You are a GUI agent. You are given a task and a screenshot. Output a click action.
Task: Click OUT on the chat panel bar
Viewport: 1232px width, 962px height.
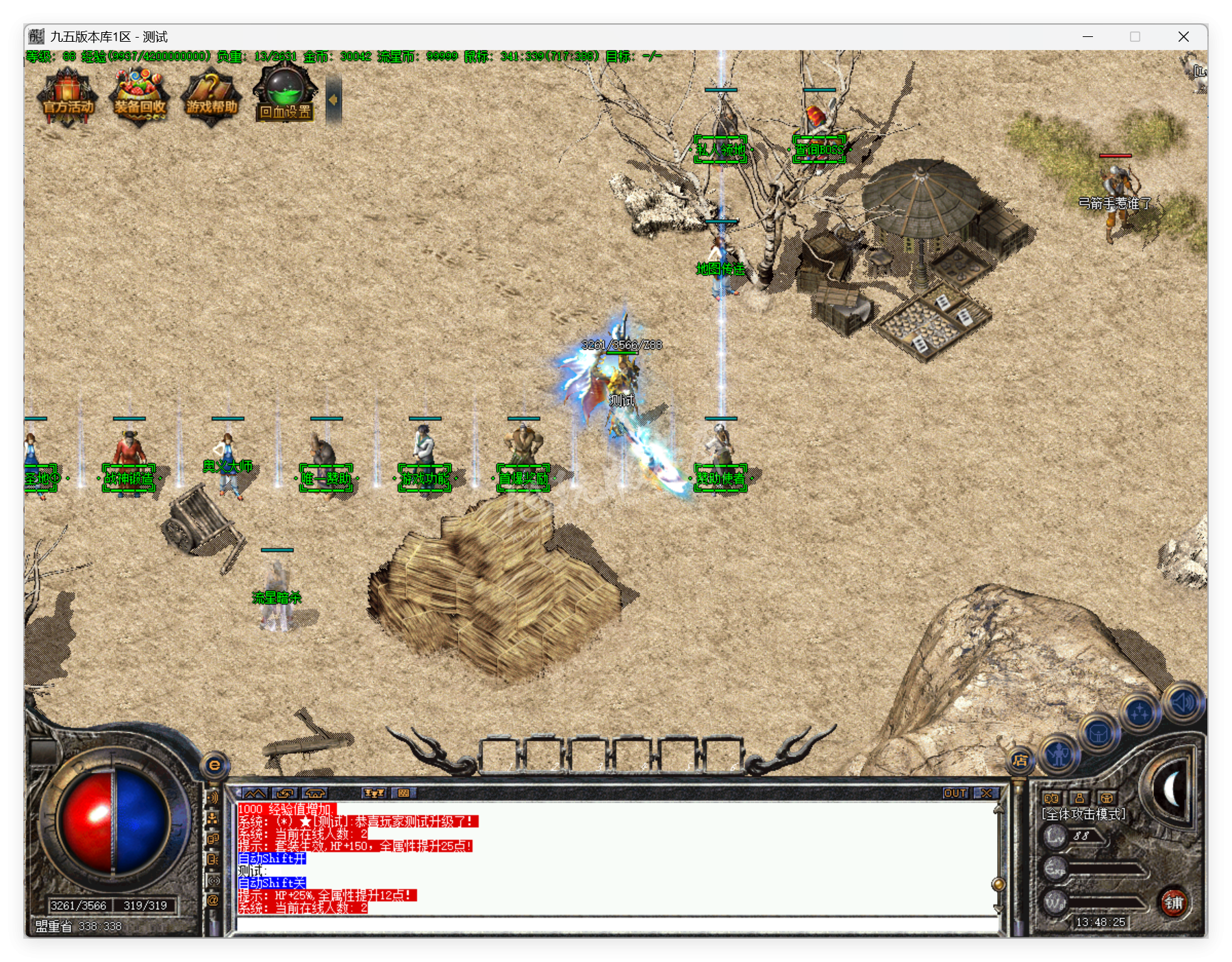(x=955, y=792)
